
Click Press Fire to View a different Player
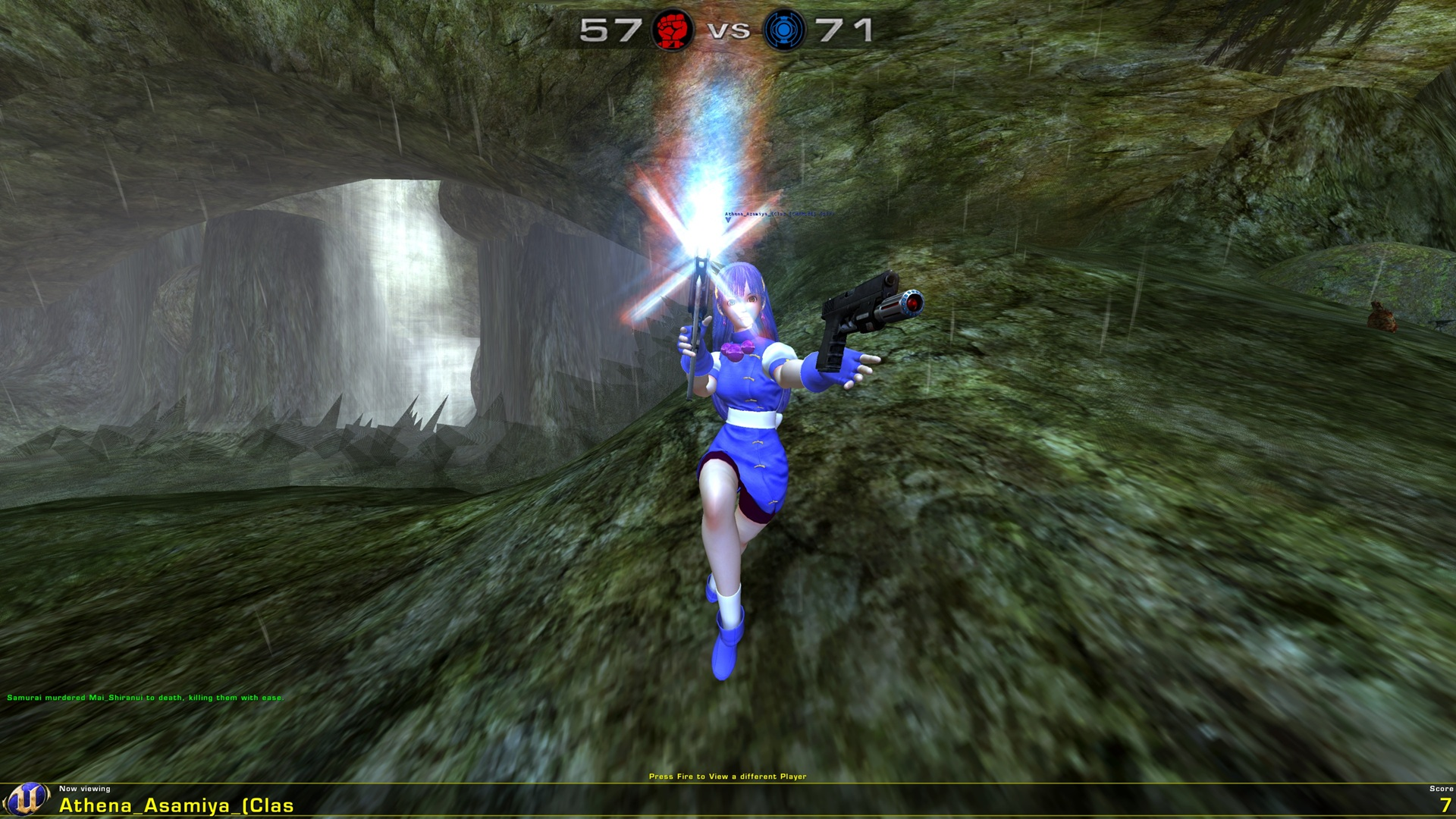728,776
